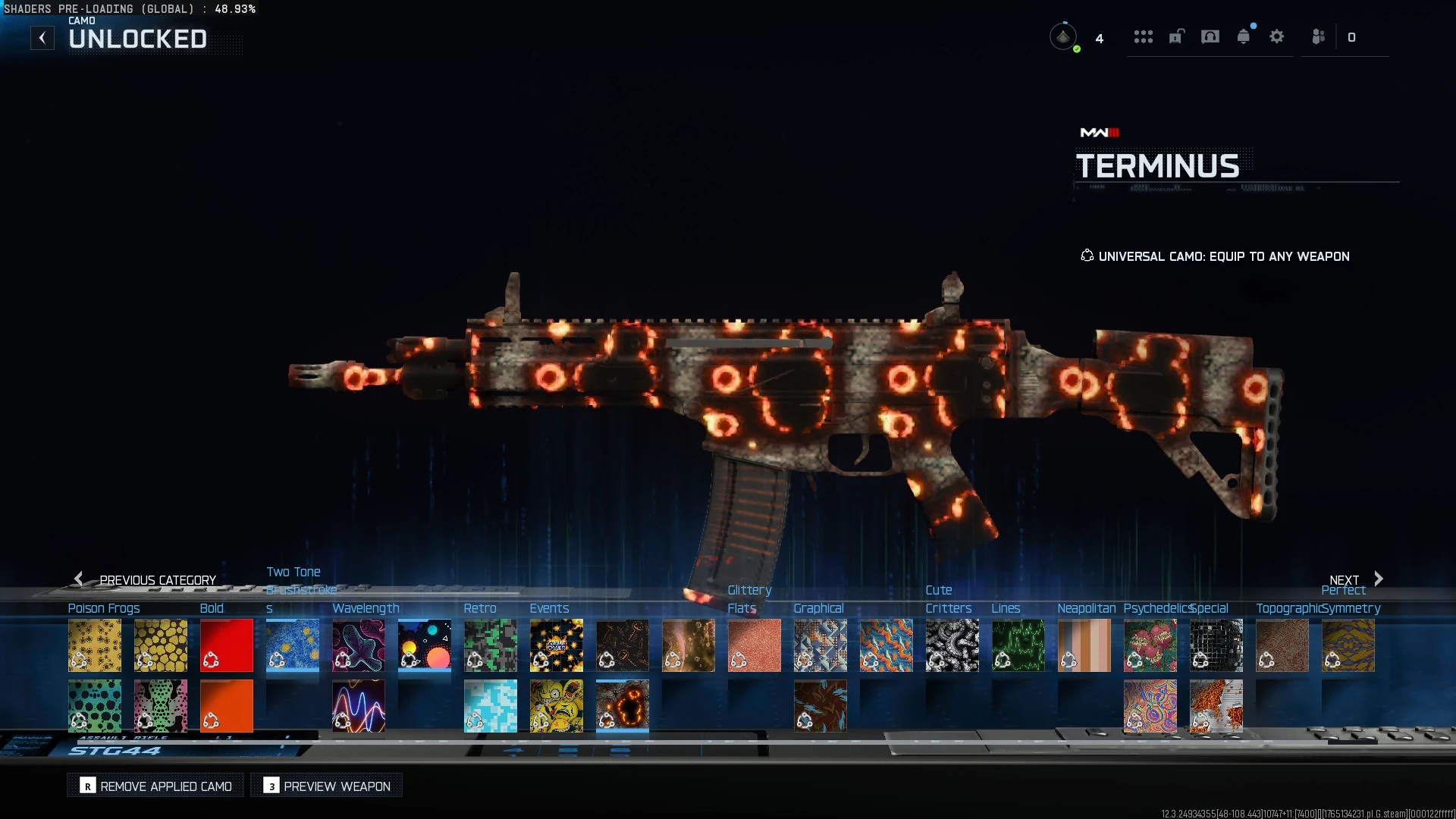1456x819 pixels.
Task: Go back using Previous Category arrow
Action: point(79,579)
